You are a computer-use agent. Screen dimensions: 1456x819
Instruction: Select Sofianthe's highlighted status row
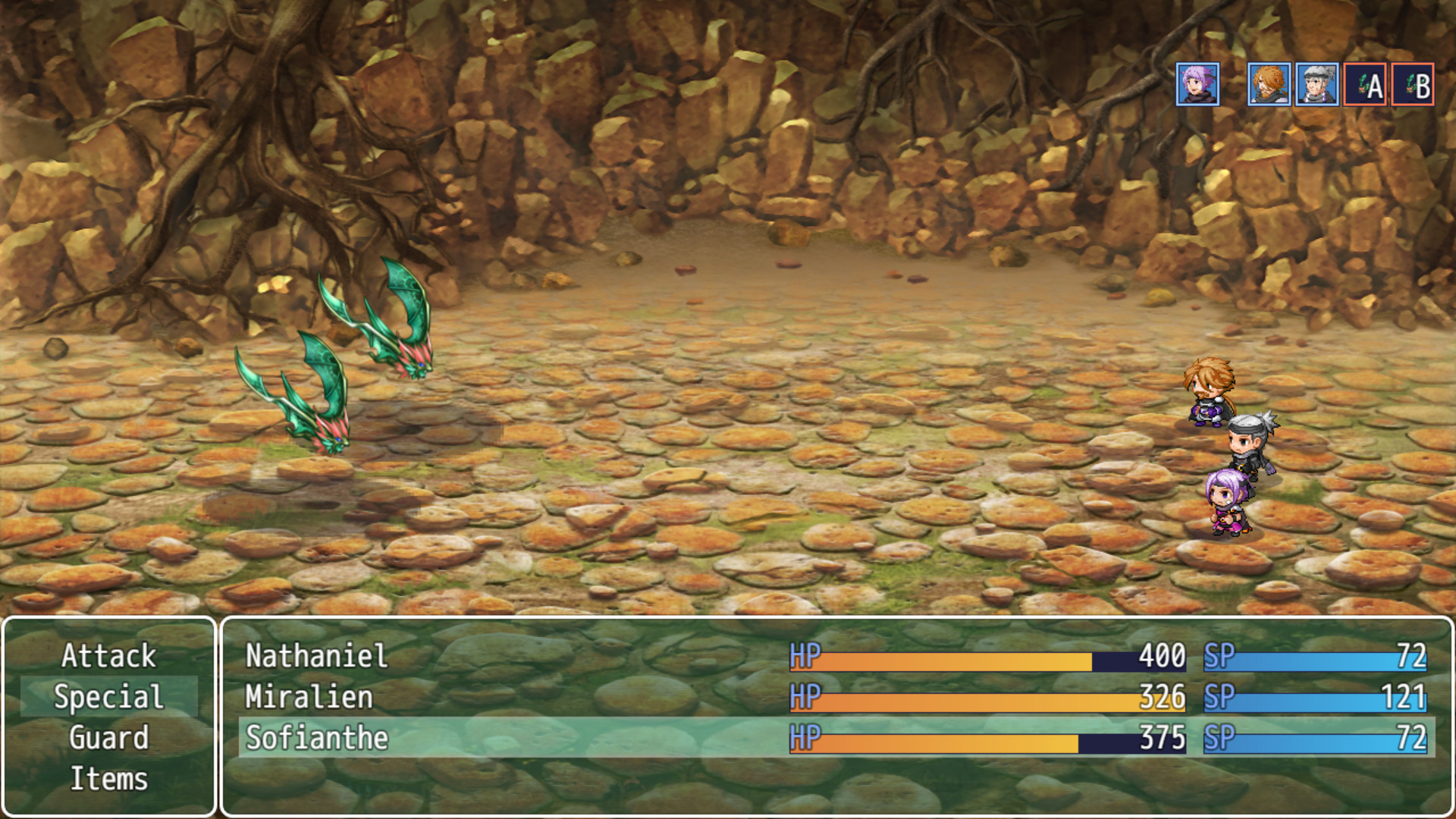[x=531, y=736]
